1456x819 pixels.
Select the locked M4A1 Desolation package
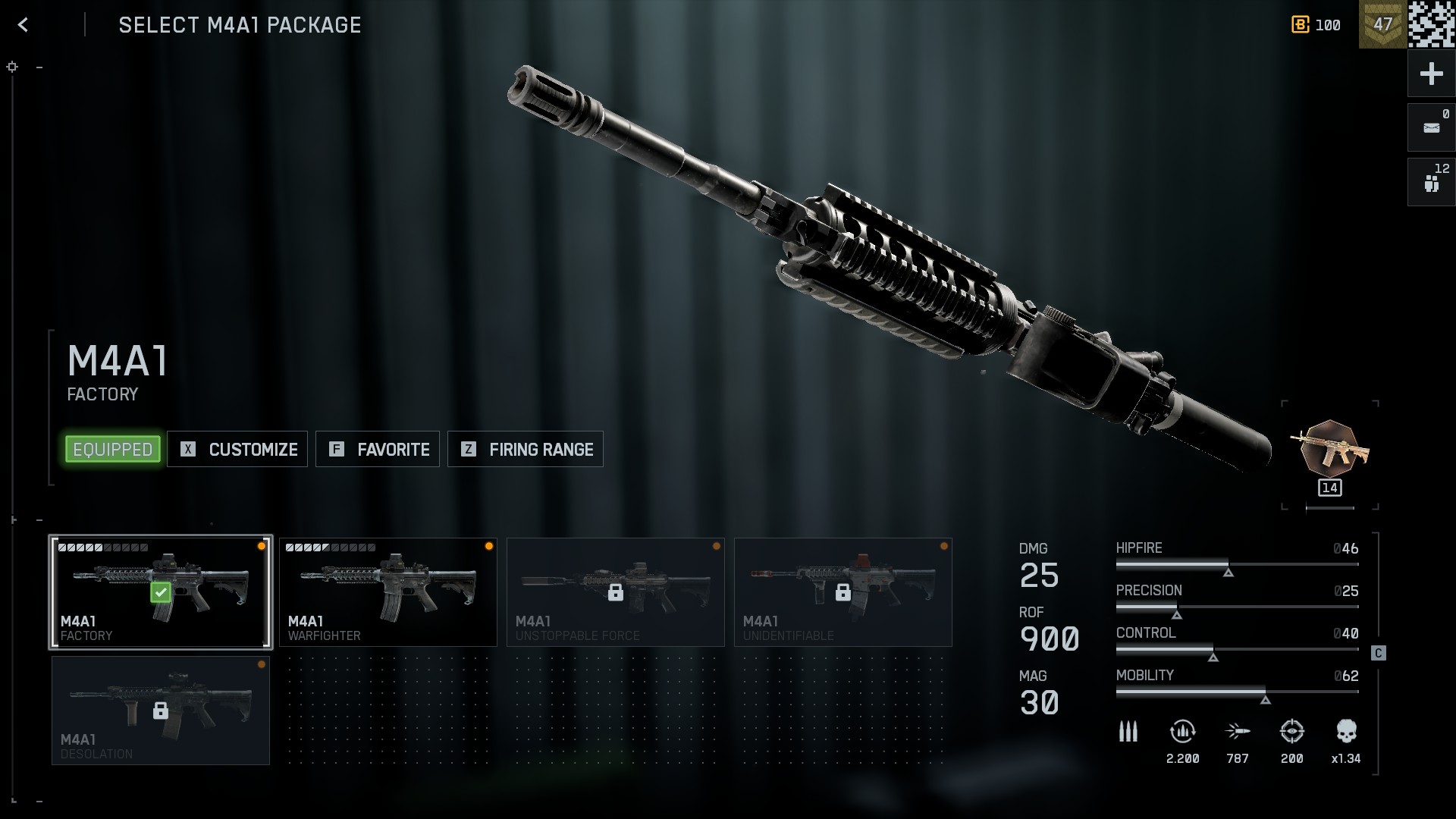pos(160,711)
